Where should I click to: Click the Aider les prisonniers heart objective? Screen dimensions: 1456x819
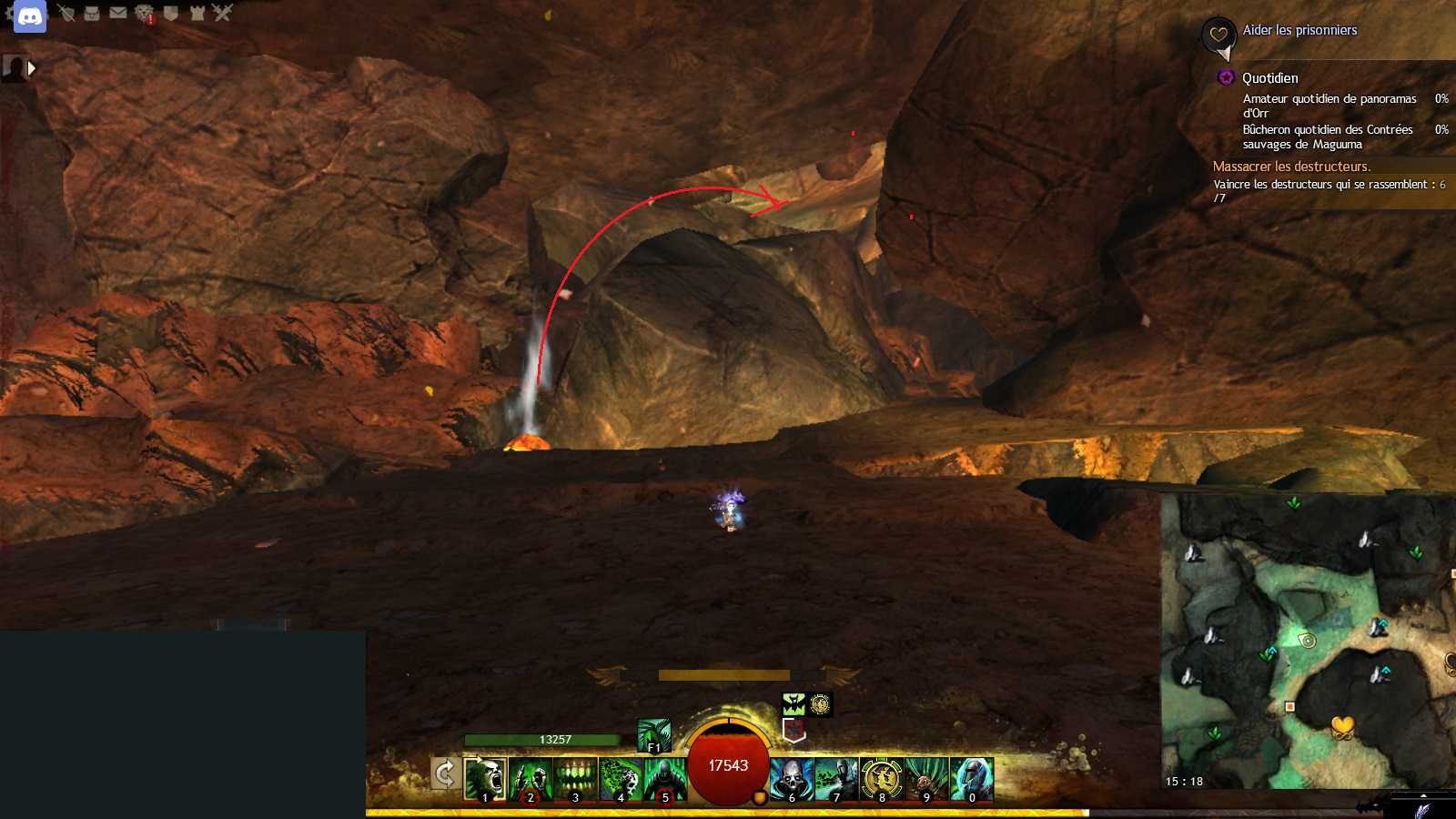click(x=1299, y=30)
